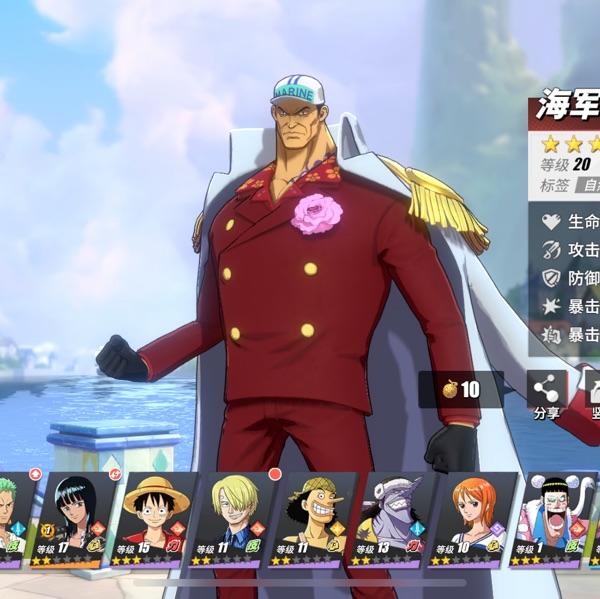Open the level 13 fish-man character card
The image size is (600, 599).
391,520
